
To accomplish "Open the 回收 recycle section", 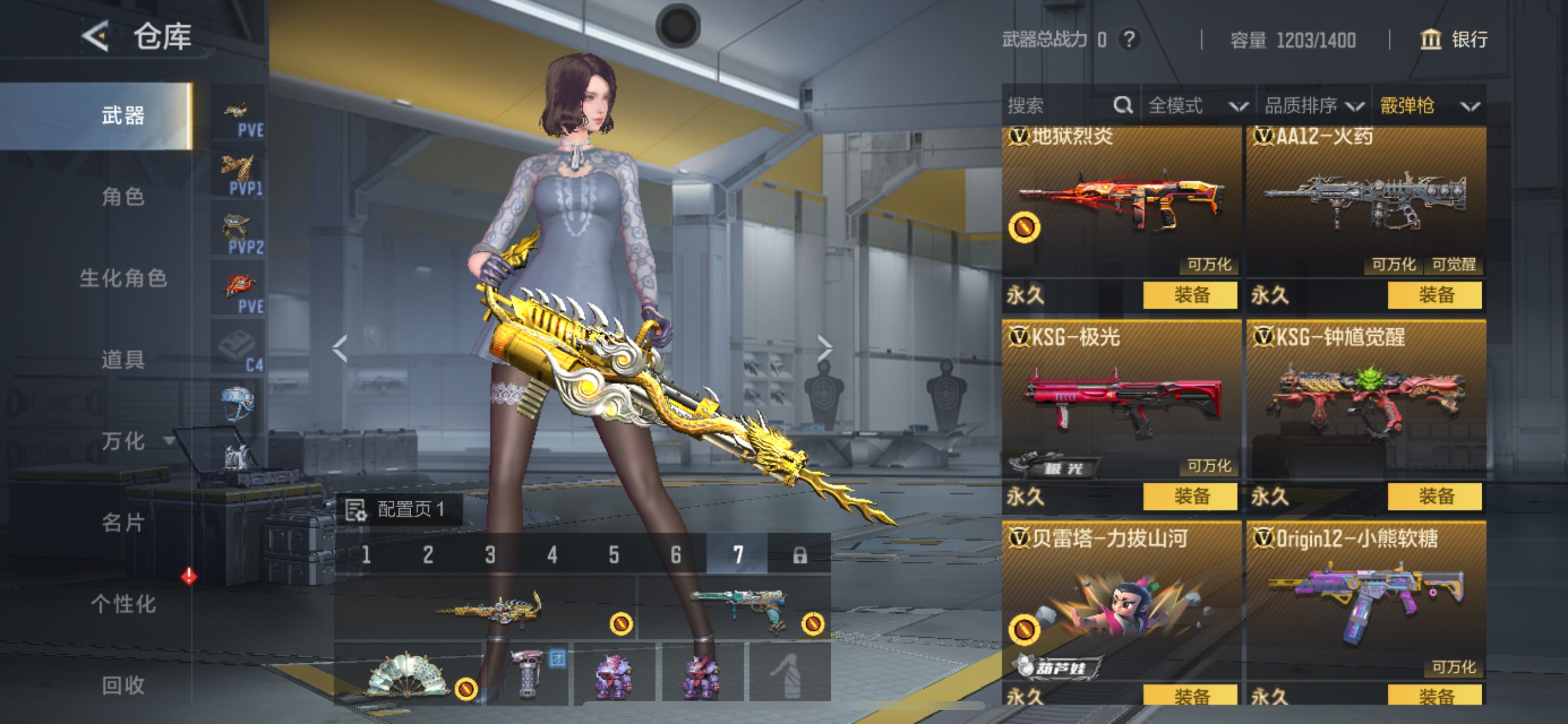I will tap(123, 686).
